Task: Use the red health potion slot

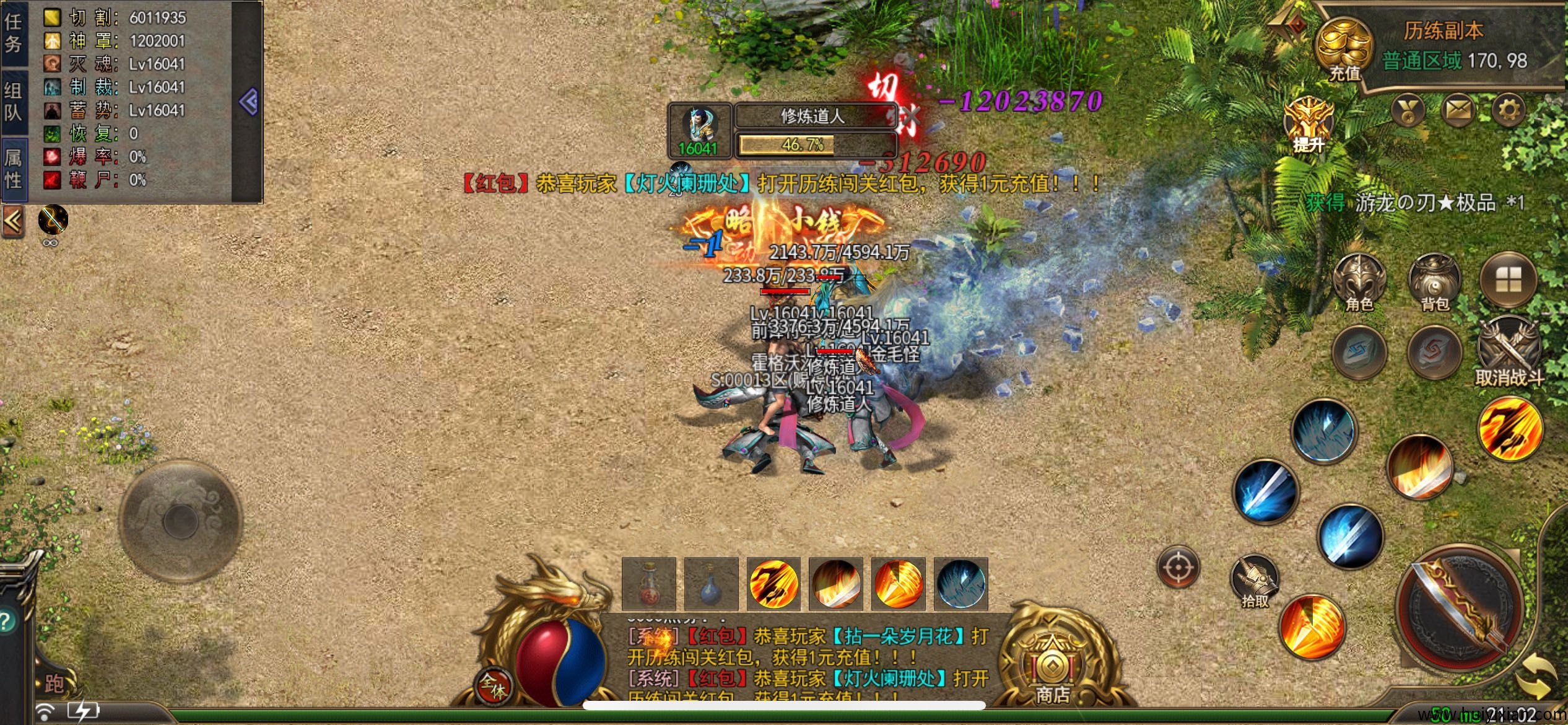Action: pyautogui.click(x=649, y=584)
